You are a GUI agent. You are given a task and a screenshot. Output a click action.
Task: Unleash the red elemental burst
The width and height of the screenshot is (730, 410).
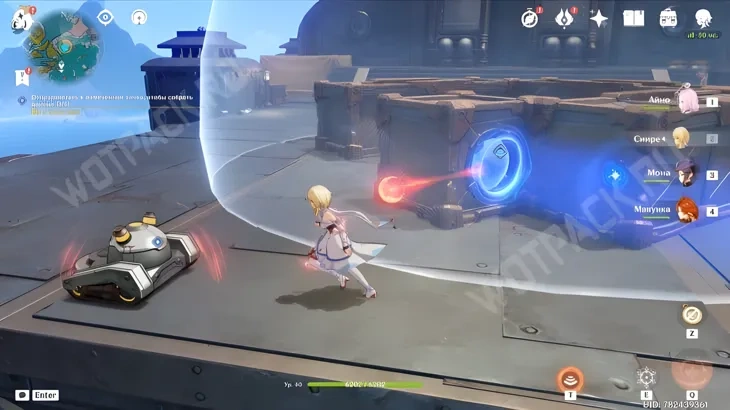pos(691,370)
